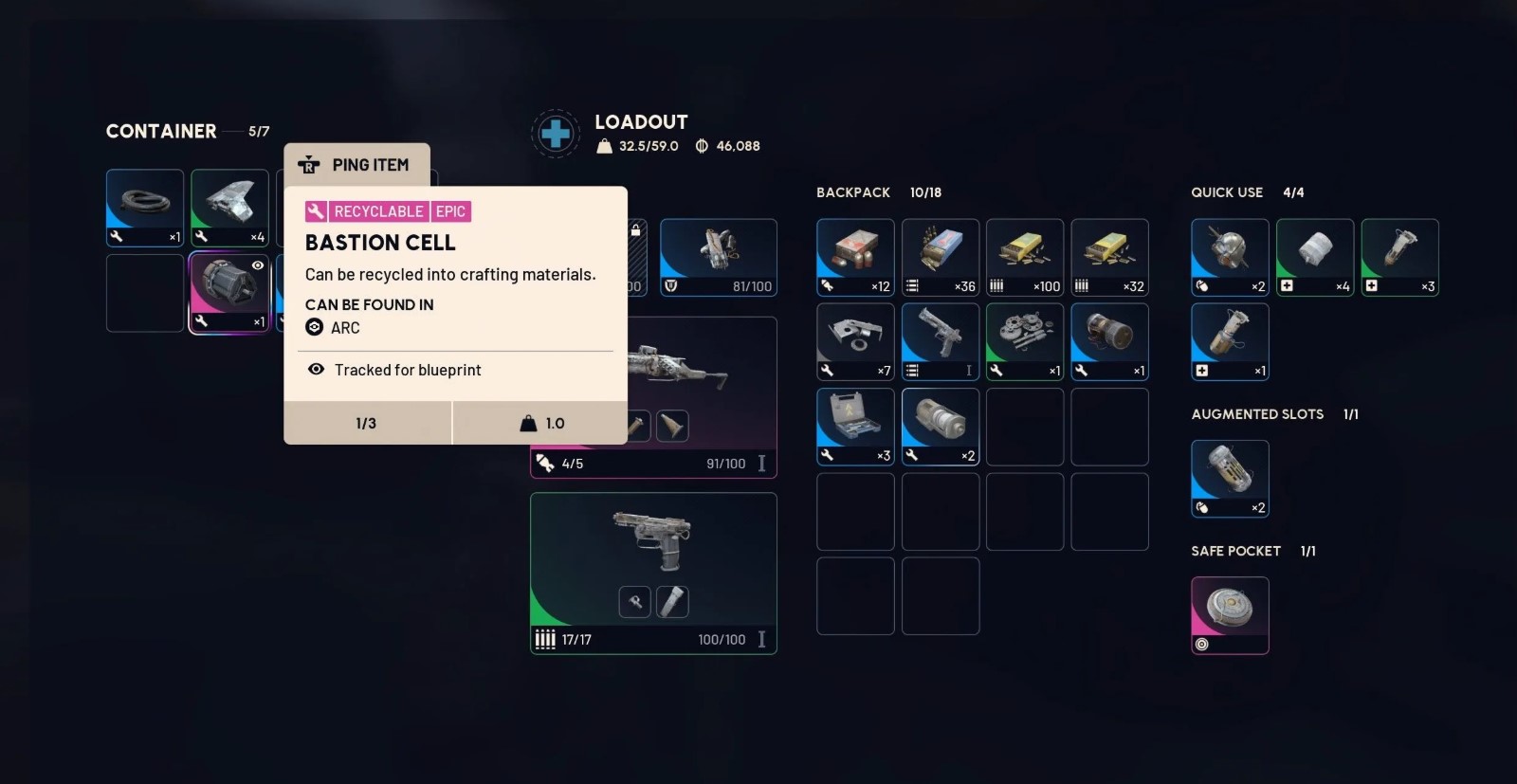
Task: Choose the spare pistol in the backpack
Action: click(941, 341)
